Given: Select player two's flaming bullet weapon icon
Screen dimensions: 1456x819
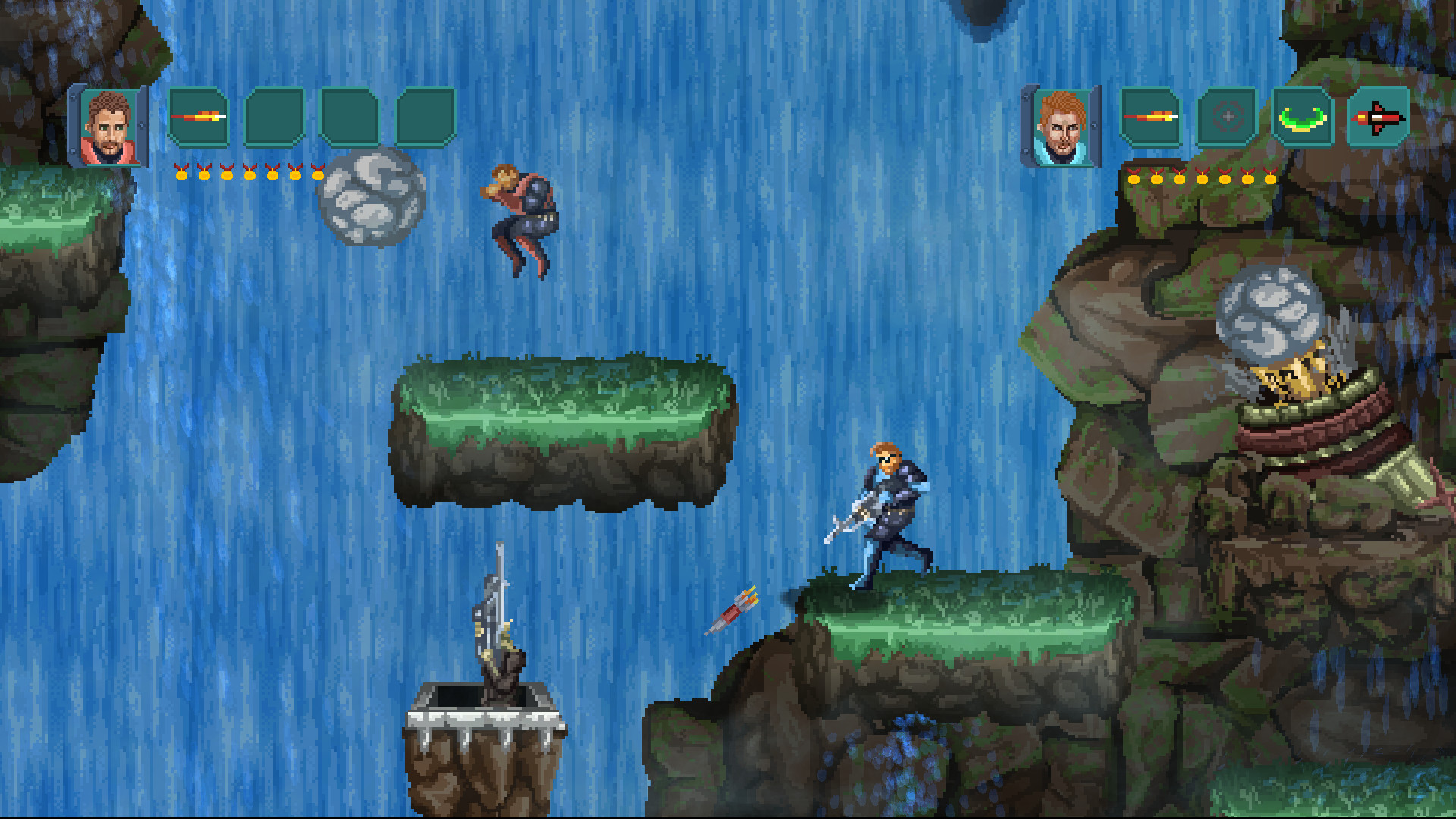Looking at the screenshot, I should [x=1150, y=118].
